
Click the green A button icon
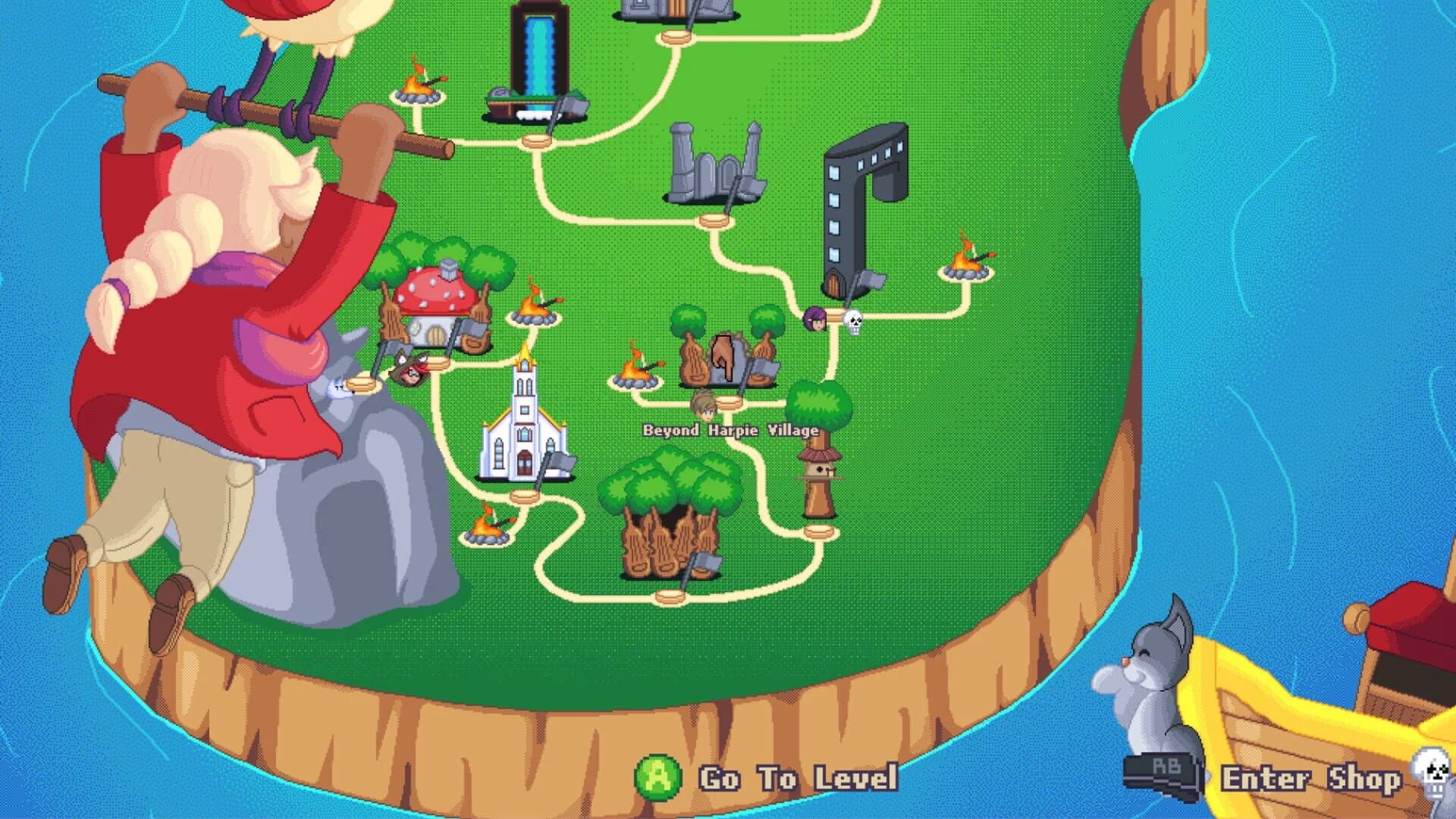(660, 777)
